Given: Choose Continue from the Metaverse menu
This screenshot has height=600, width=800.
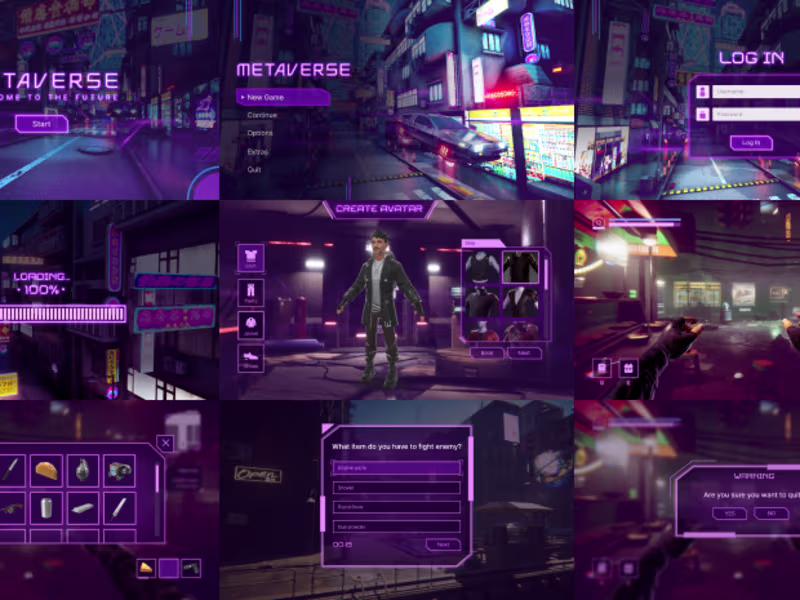Looking at the screenshot, I should [x=262, y=115].
